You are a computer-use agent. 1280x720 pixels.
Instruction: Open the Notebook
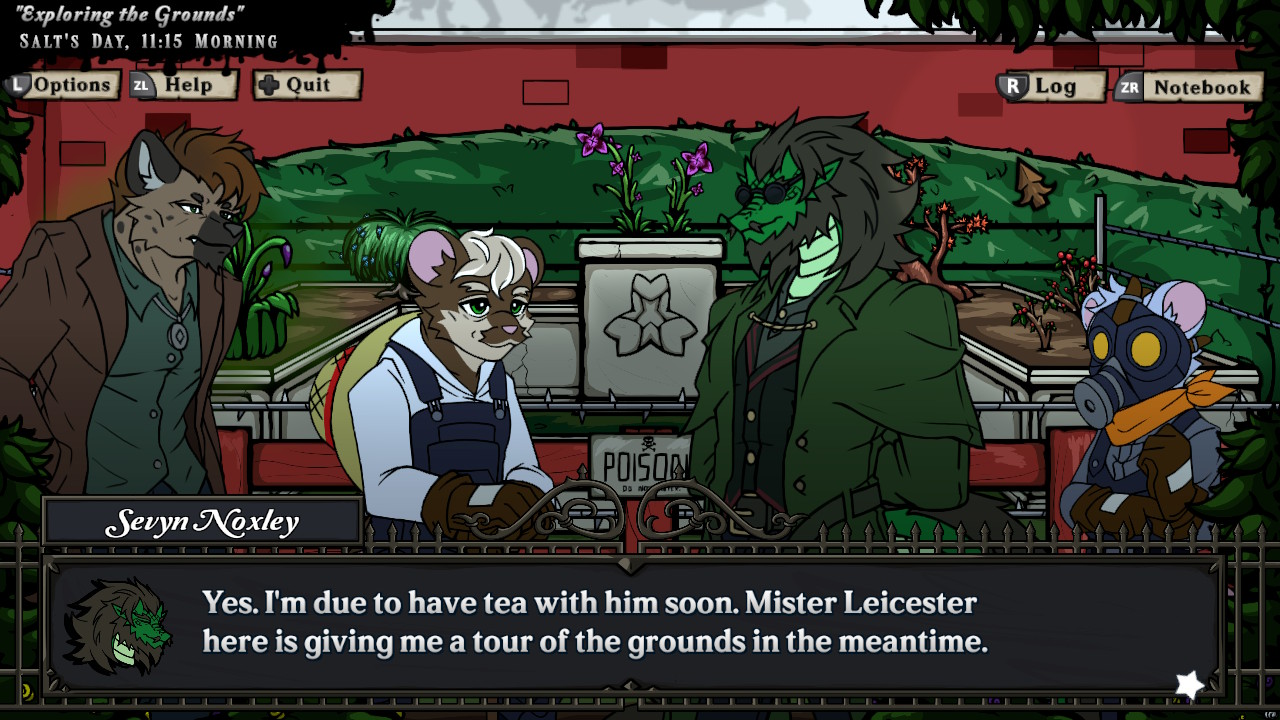(1201, 87)
